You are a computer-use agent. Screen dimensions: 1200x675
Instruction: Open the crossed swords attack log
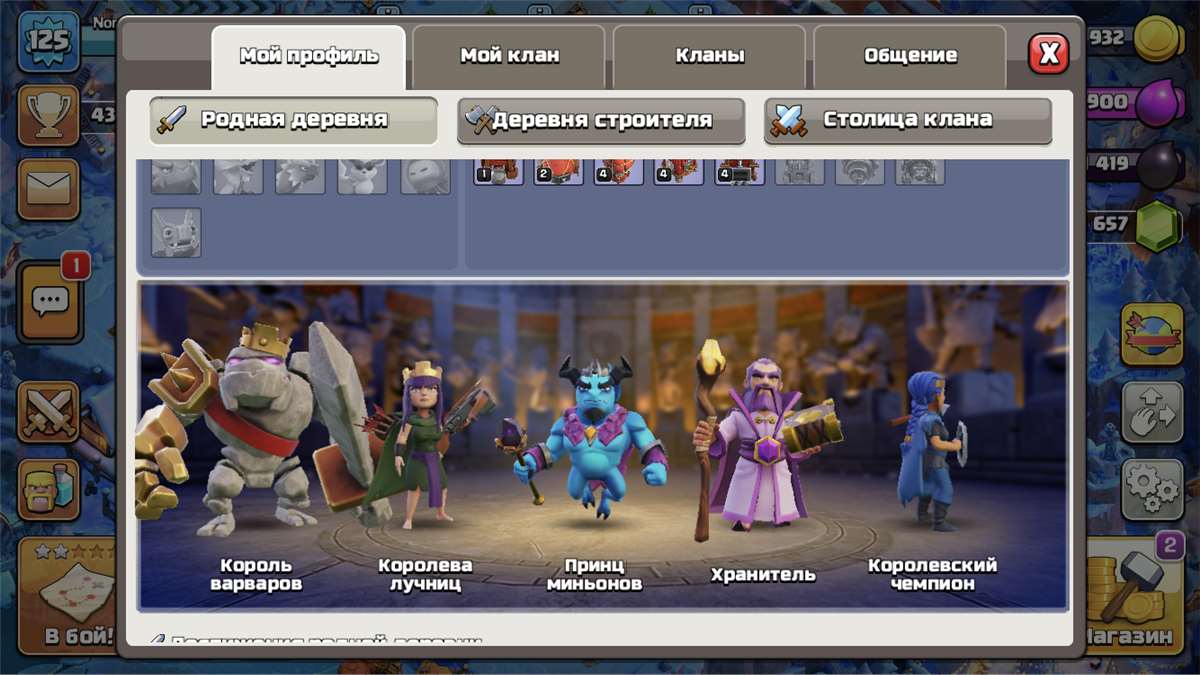48,412
